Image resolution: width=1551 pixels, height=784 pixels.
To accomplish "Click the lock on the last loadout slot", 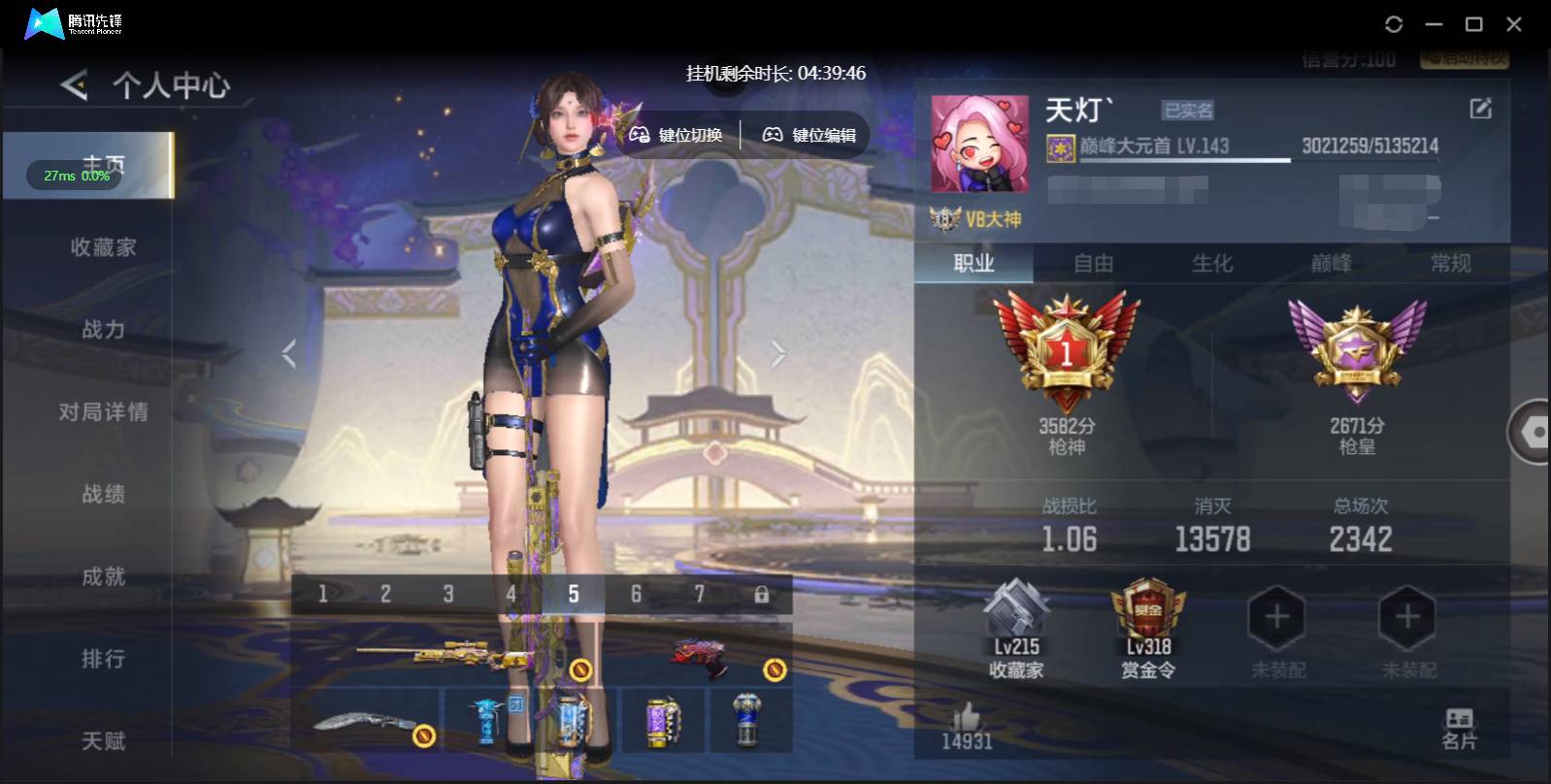I will pyautogui.click(x=763, y=592).
